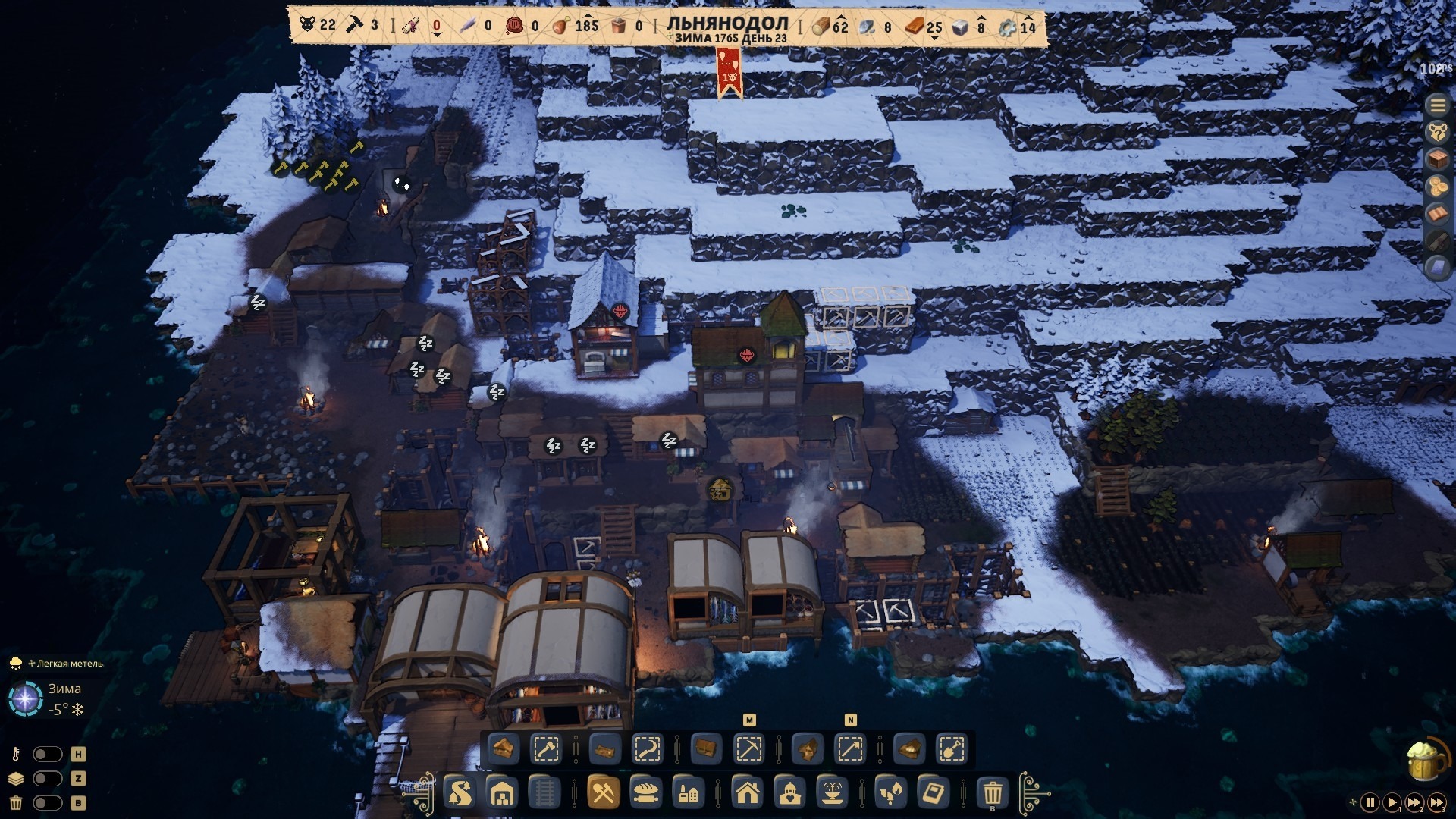Toggle the trash can demolish switch
1456x819 pixels.
[x=47, y=803]
